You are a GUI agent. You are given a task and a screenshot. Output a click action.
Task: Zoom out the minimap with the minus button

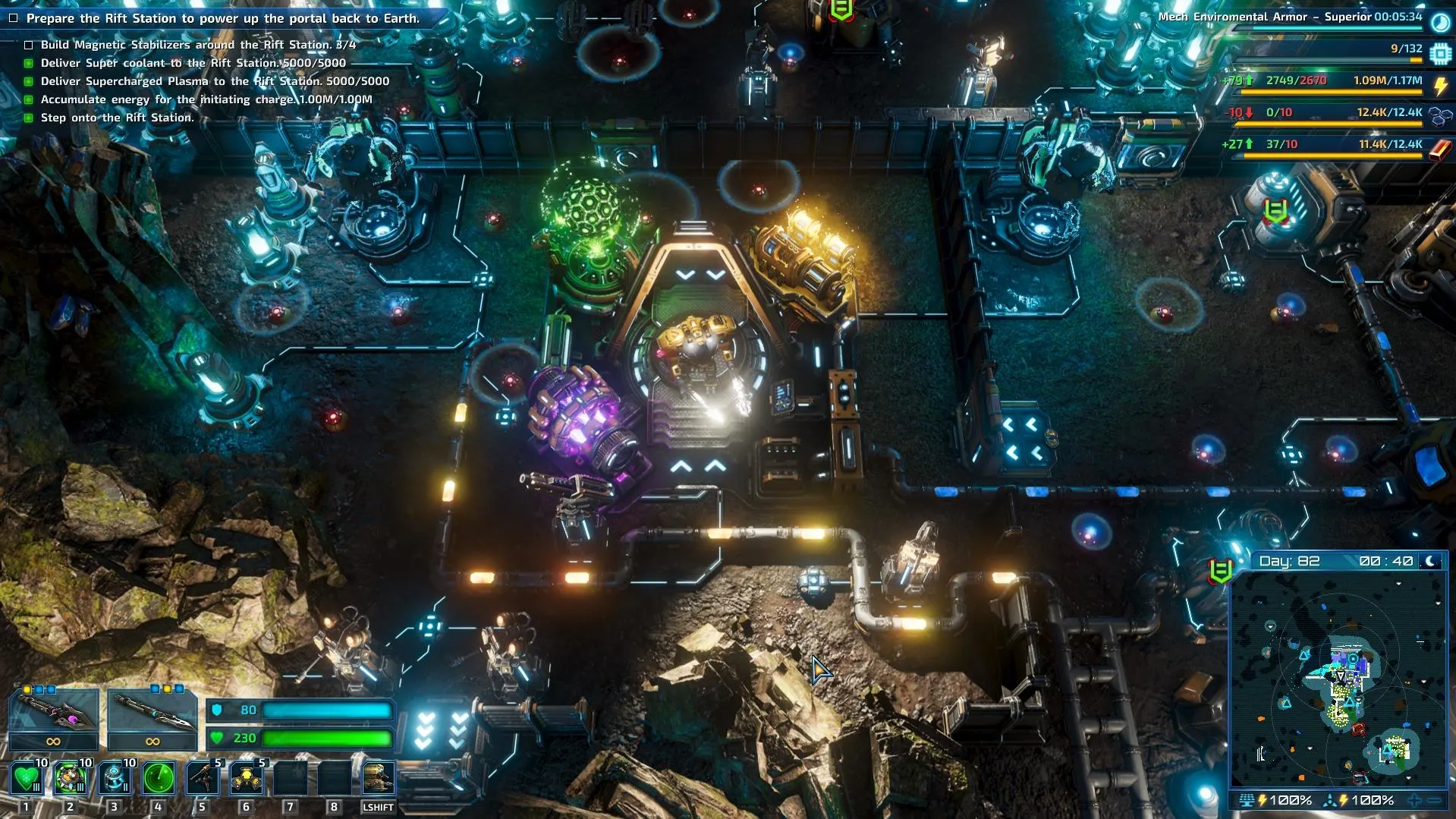(1435, 800)
